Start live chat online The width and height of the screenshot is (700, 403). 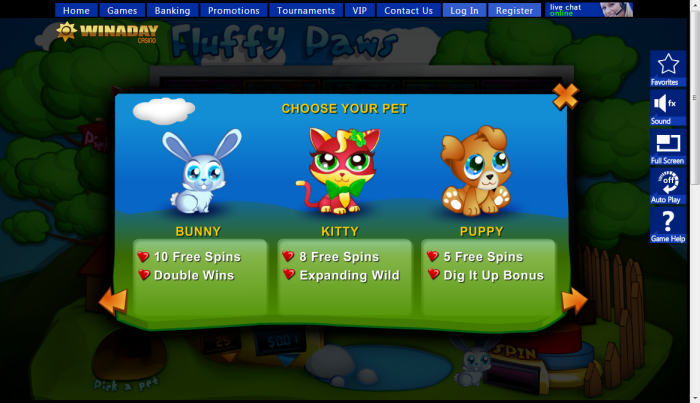pyautogui.click(x=590, y=10)
